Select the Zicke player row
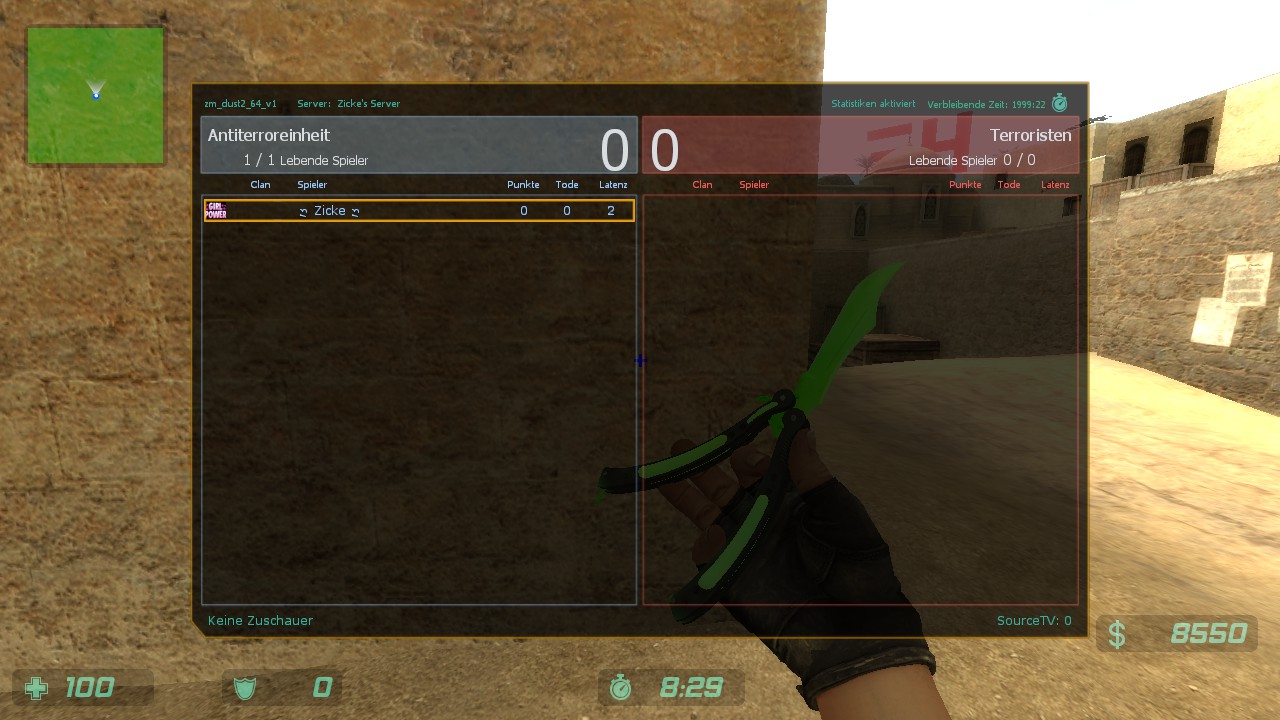Viewport: 1280px width, 720px height. click(x=418, y=211)
